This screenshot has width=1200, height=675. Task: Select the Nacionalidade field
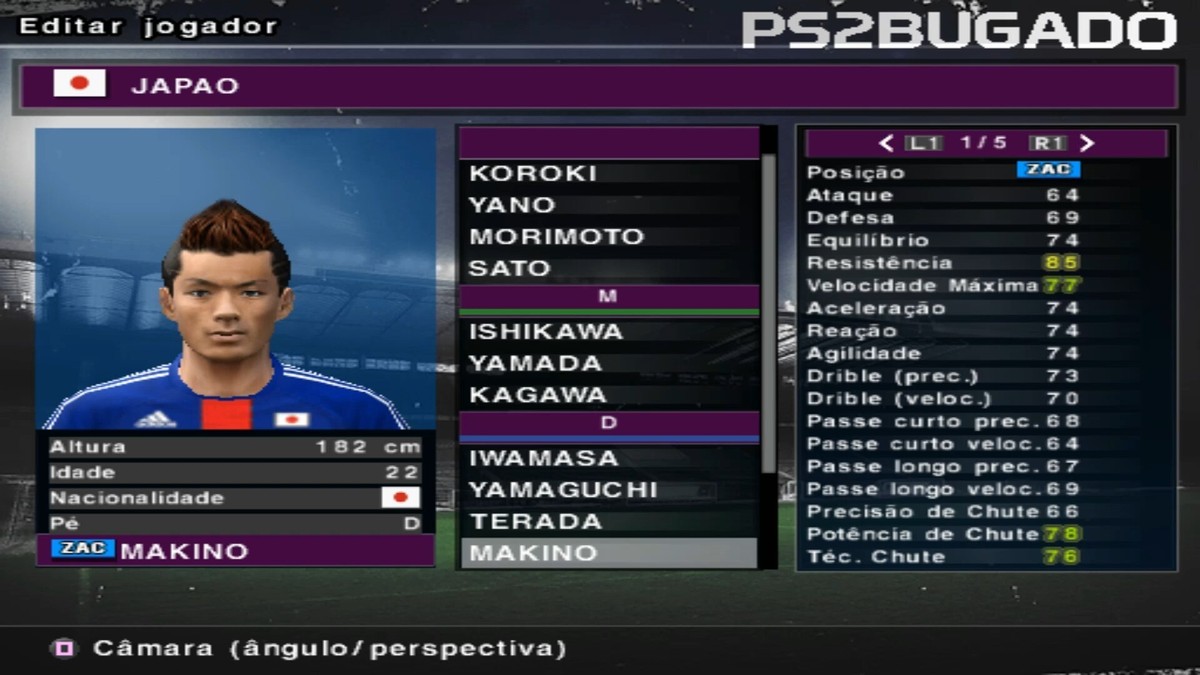click(x=236, y=498)
